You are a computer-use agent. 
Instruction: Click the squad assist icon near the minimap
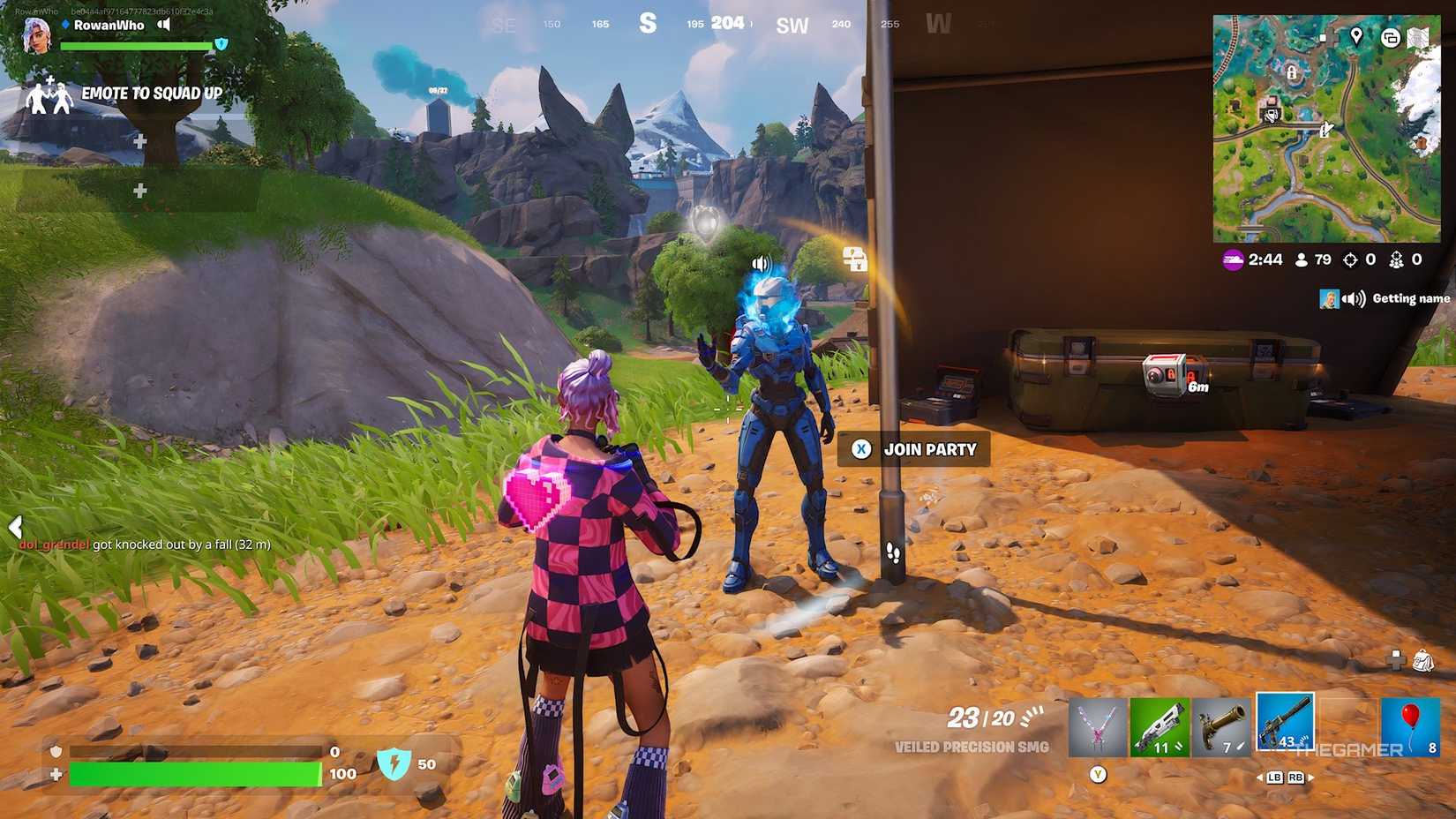click(1397, 259)
